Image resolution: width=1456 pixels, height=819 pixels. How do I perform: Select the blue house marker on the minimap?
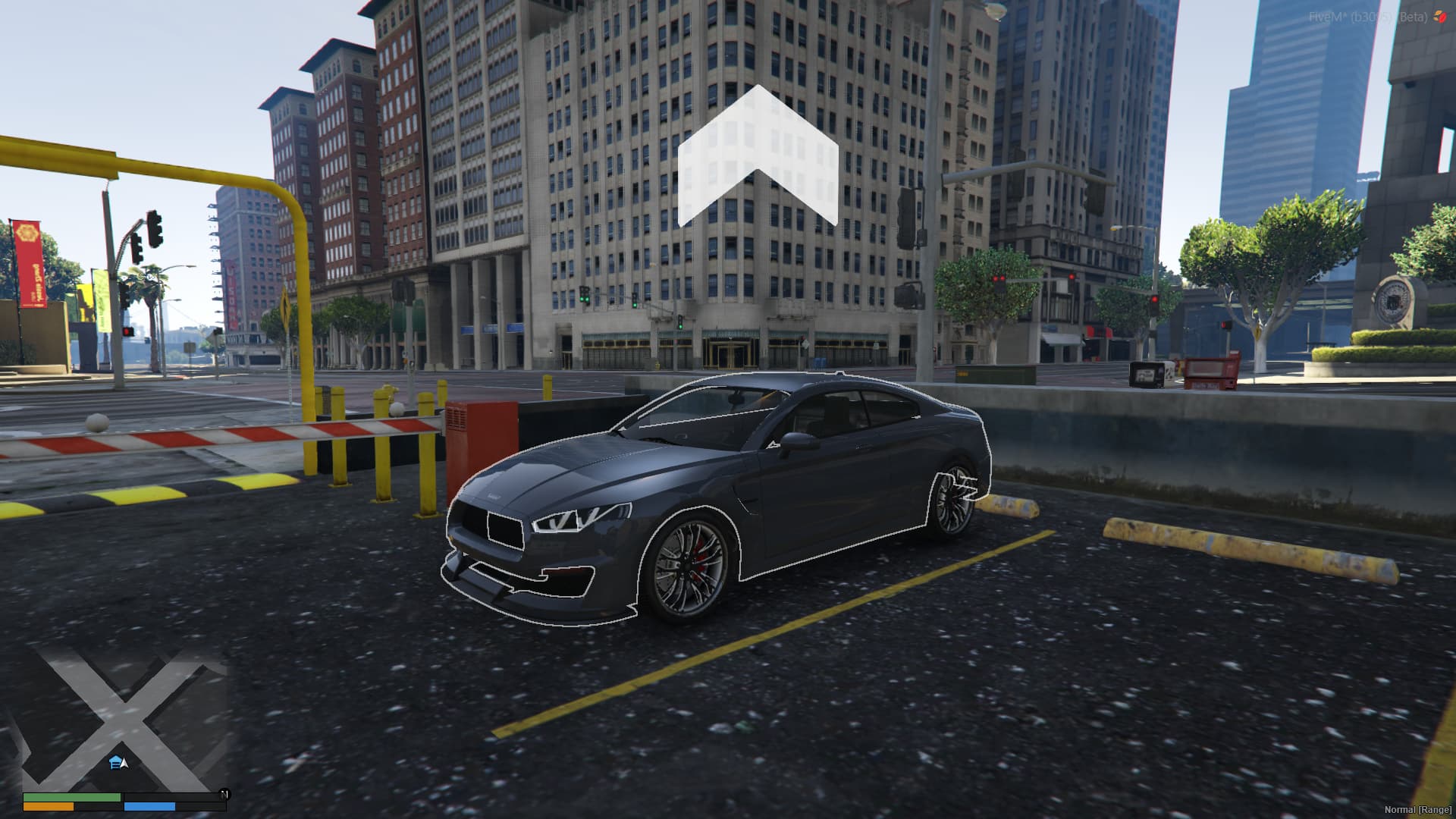coord(114,761)
